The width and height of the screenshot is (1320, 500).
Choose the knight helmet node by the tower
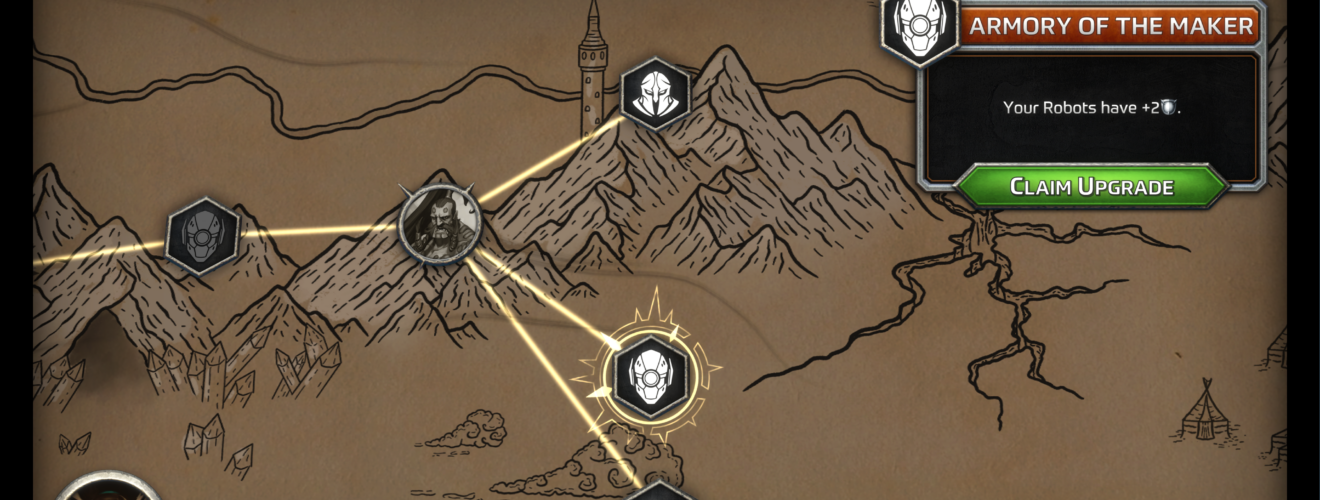point(656,94)
